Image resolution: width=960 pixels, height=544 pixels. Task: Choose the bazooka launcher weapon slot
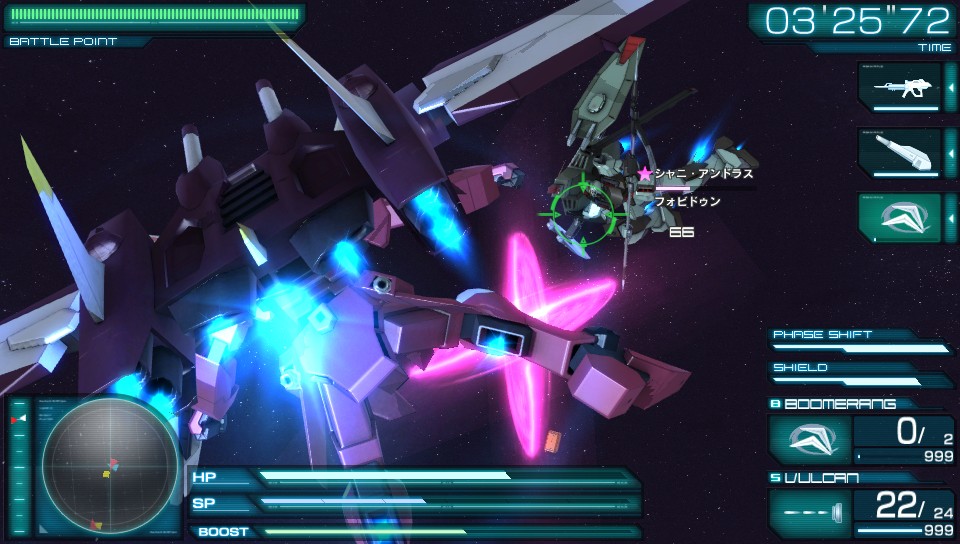899,152
